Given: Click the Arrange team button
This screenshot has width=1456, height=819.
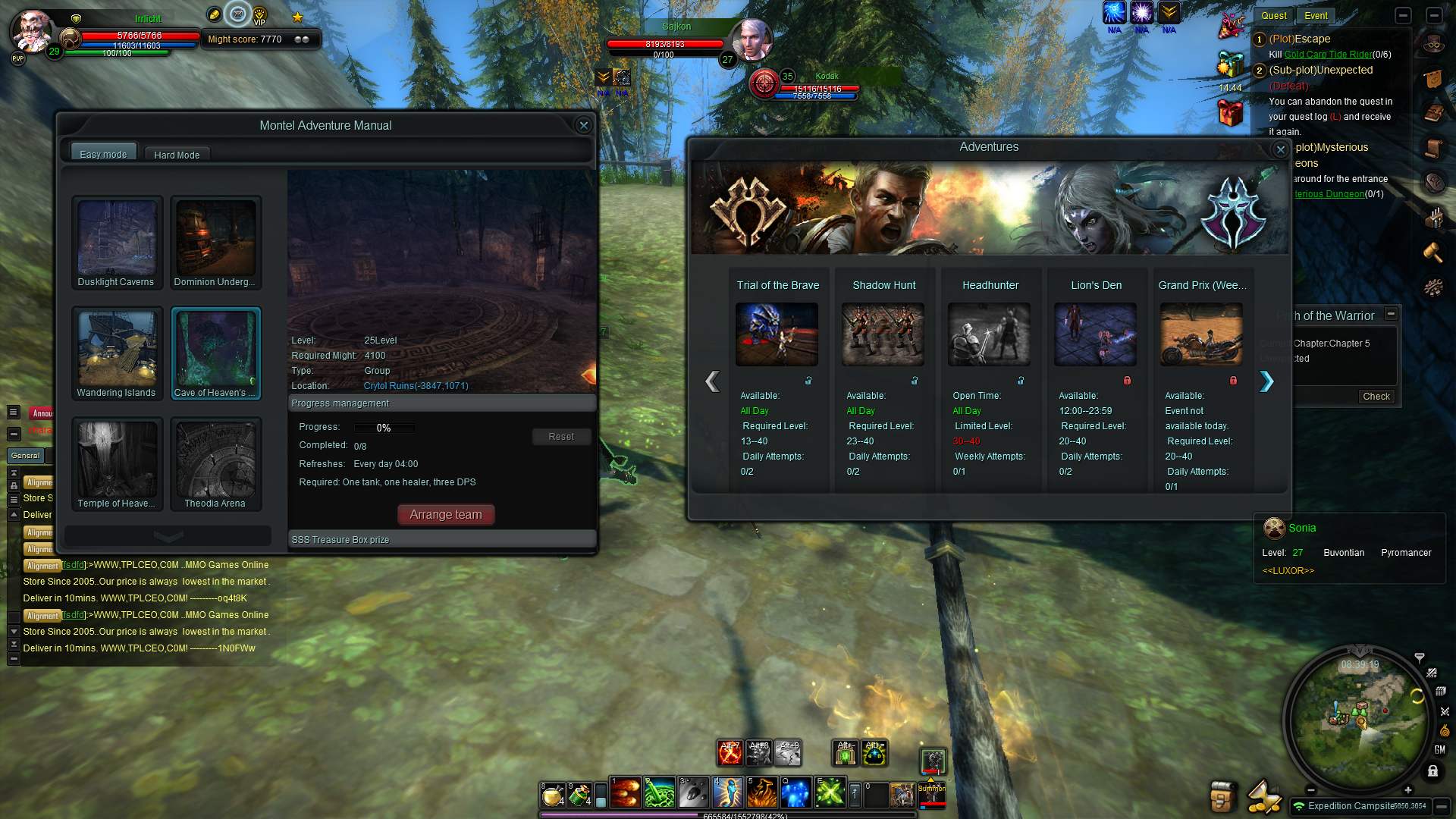Looking at the screenshot, I should pos(446,515).
